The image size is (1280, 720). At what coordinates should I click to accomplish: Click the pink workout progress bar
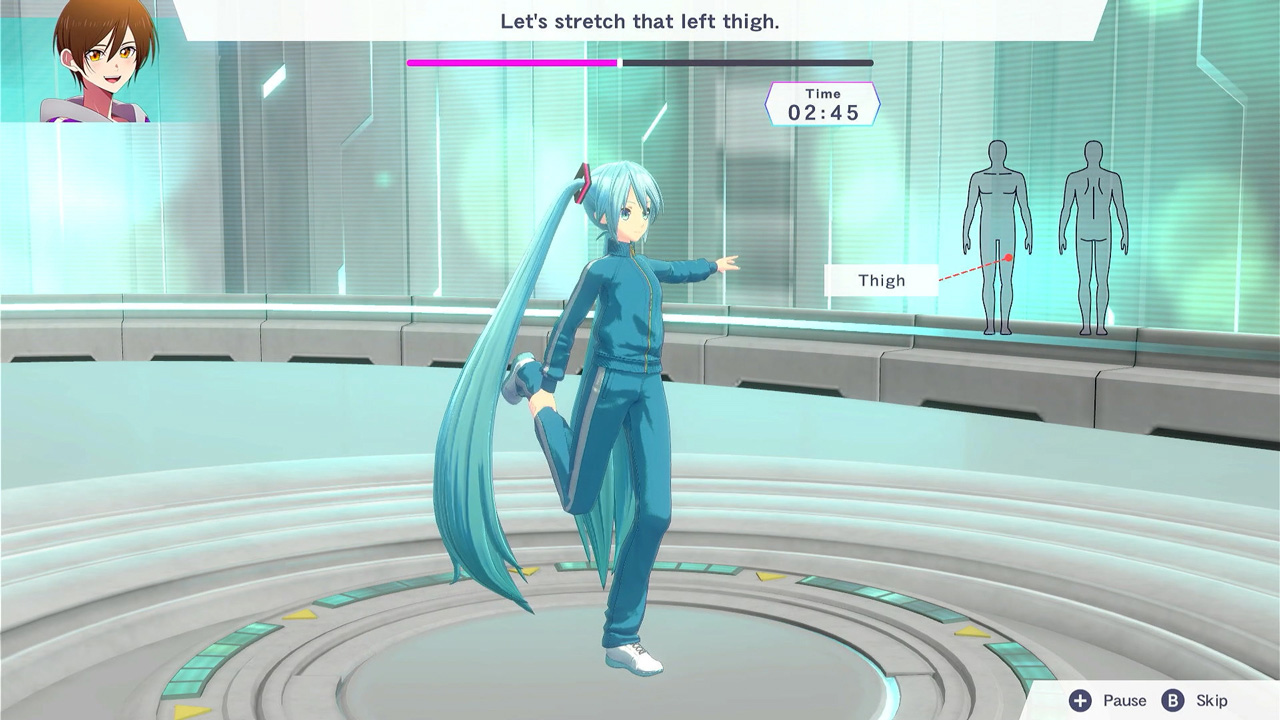(x=510, y=62)
